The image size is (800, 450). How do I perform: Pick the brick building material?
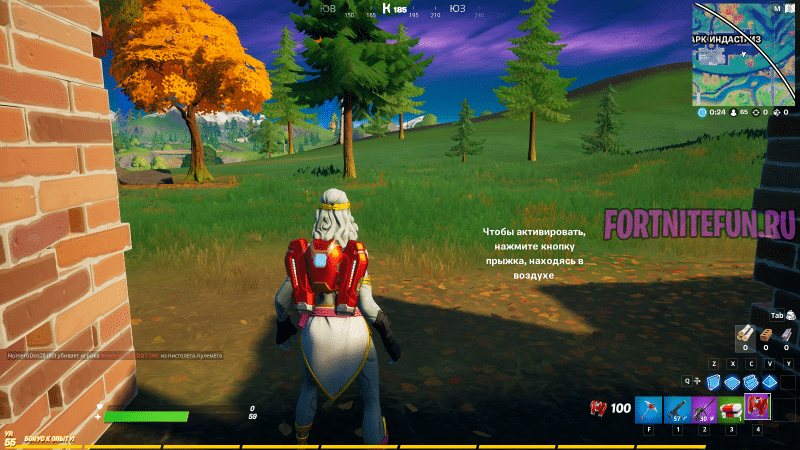[766, 335]
